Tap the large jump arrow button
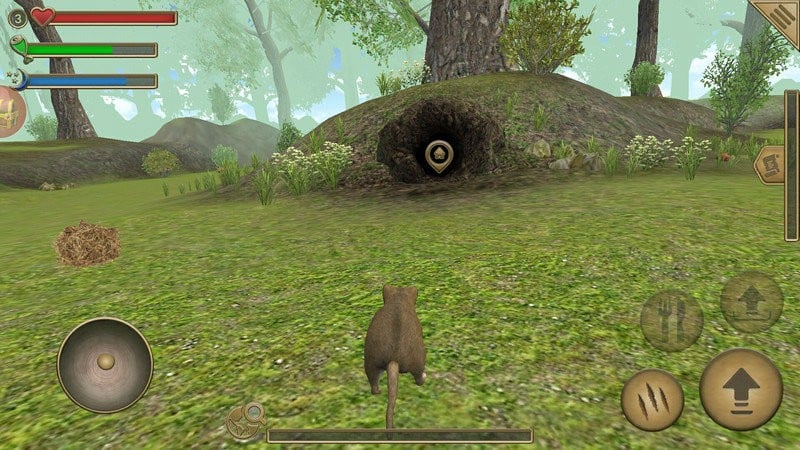800x450 pixels. 740,390
